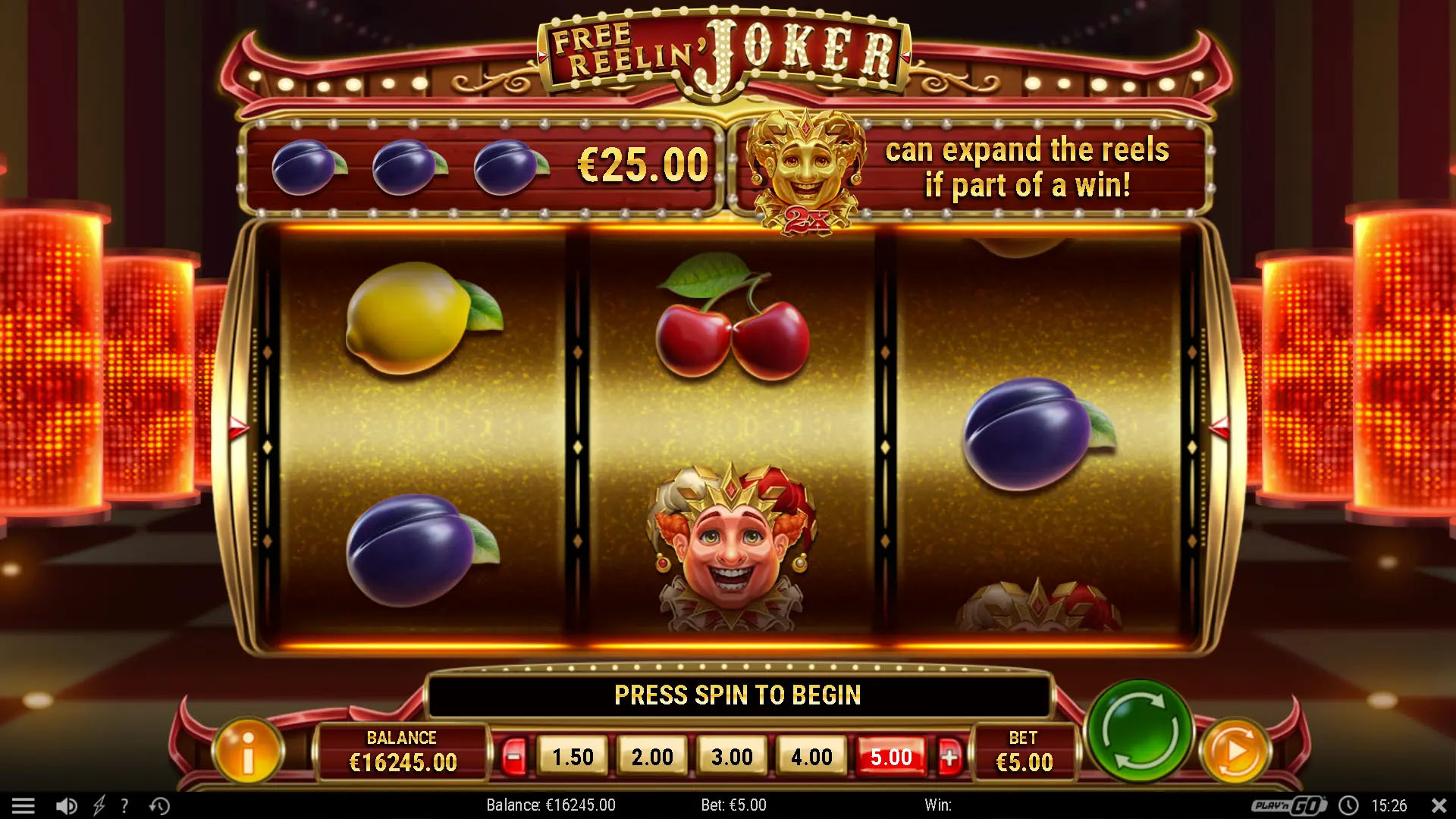Select the 4.00 bet chip
Image resolution: width=1456 pixels, height=819 pixels.
coord(811,756)
